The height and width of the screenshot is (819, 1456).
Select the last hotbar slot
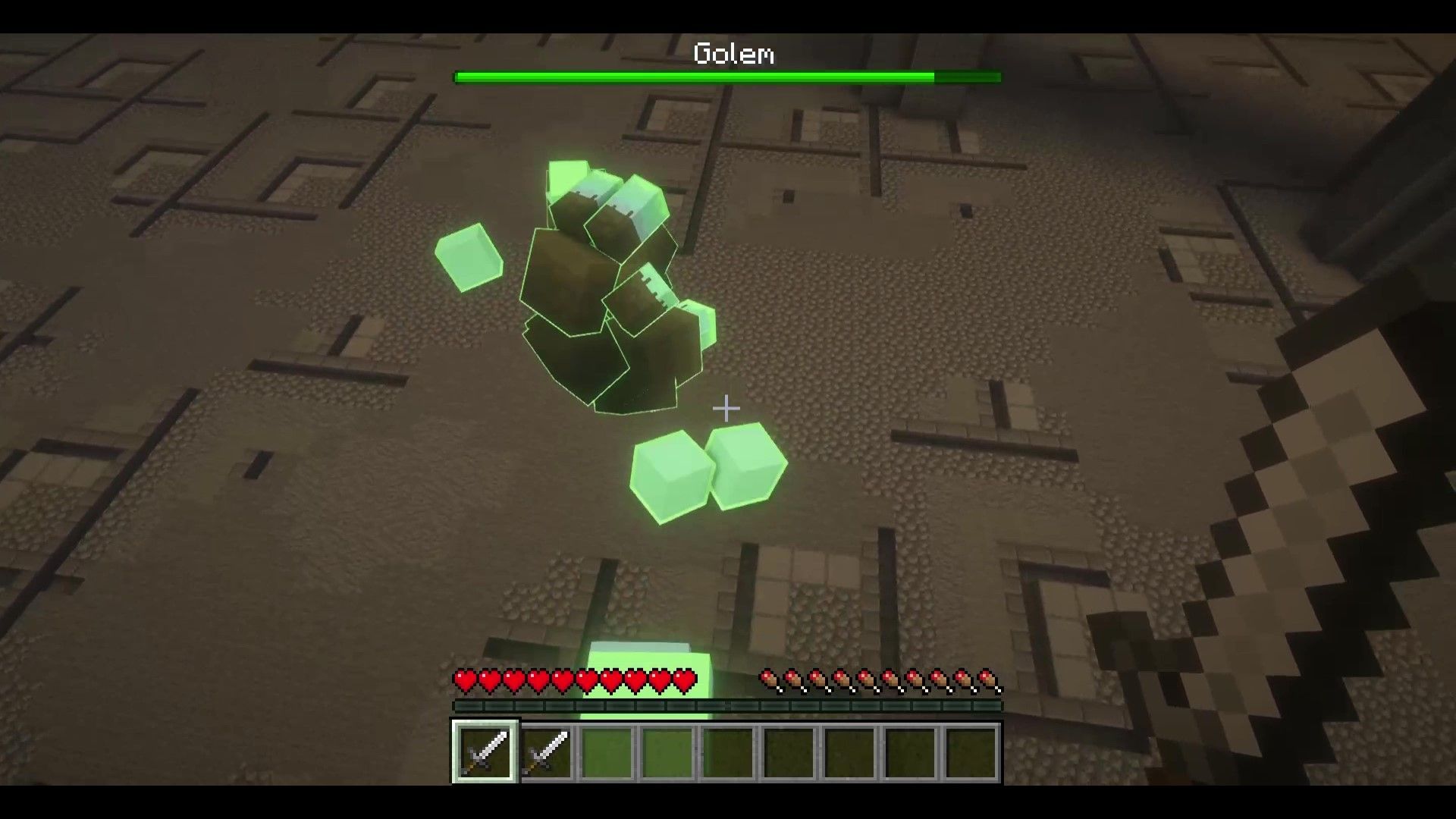(972, 753)
